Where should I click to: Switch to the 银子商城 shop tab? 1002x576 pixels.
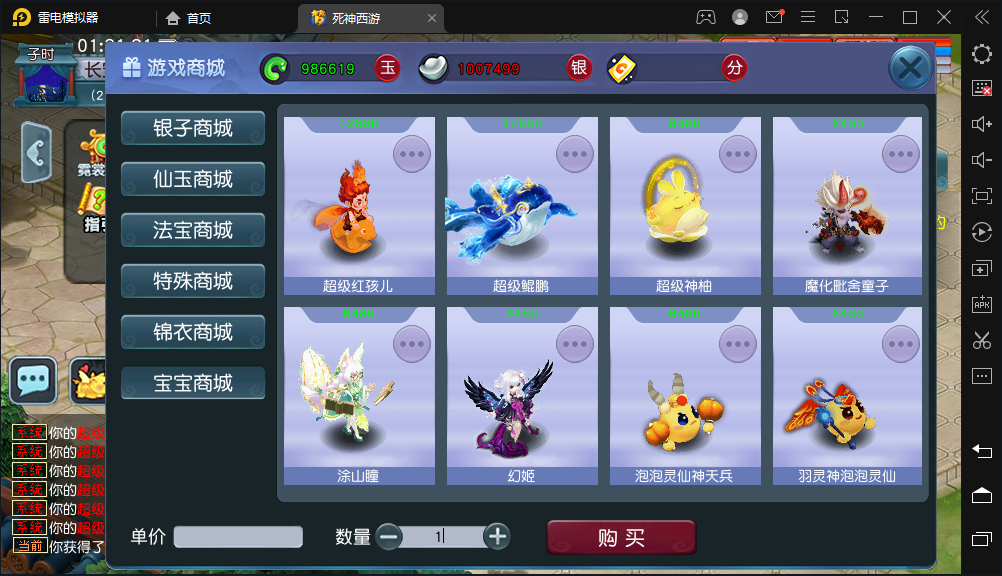193,128
